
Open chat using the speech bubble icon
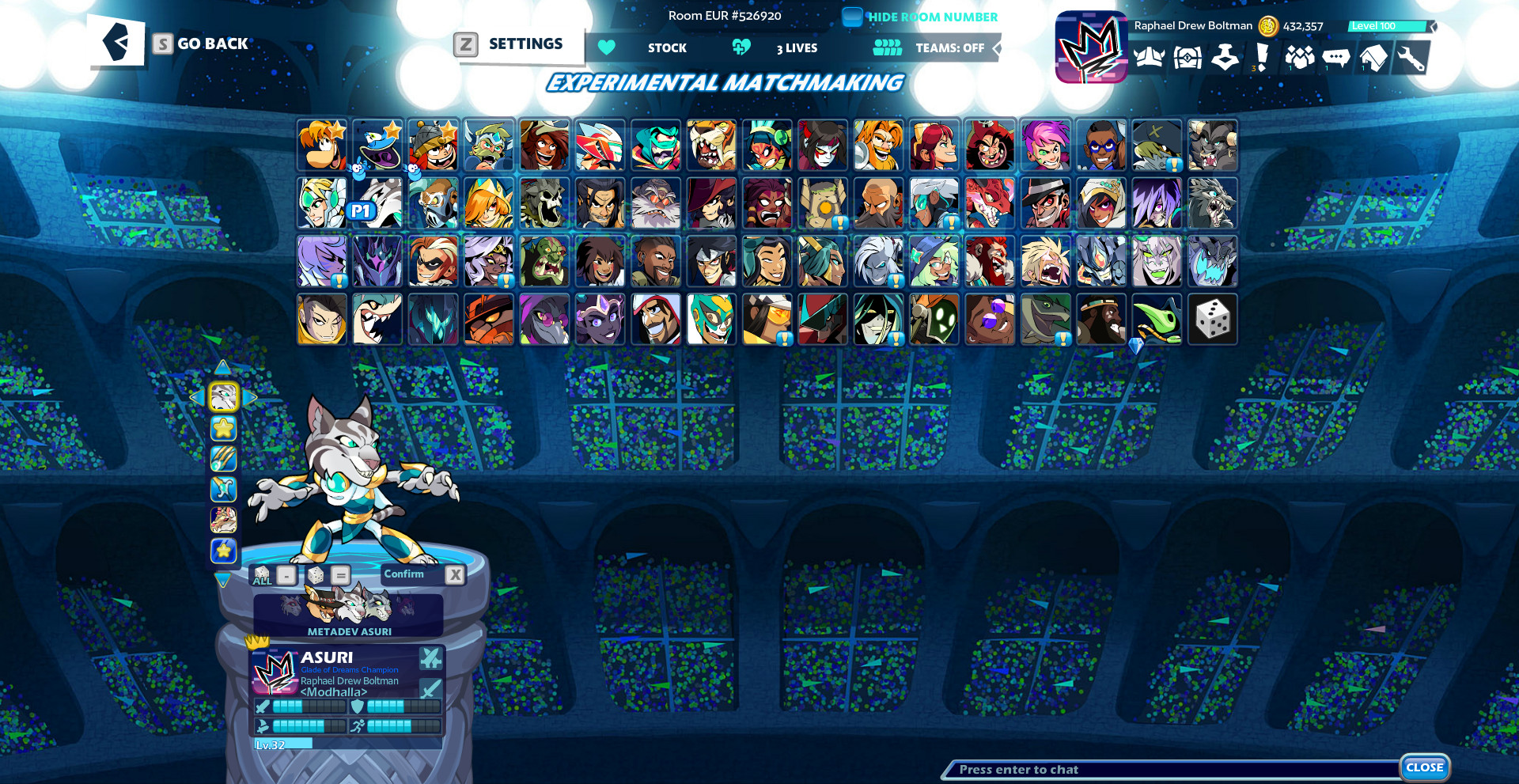pyautogui.click(x=1337, y=57)
